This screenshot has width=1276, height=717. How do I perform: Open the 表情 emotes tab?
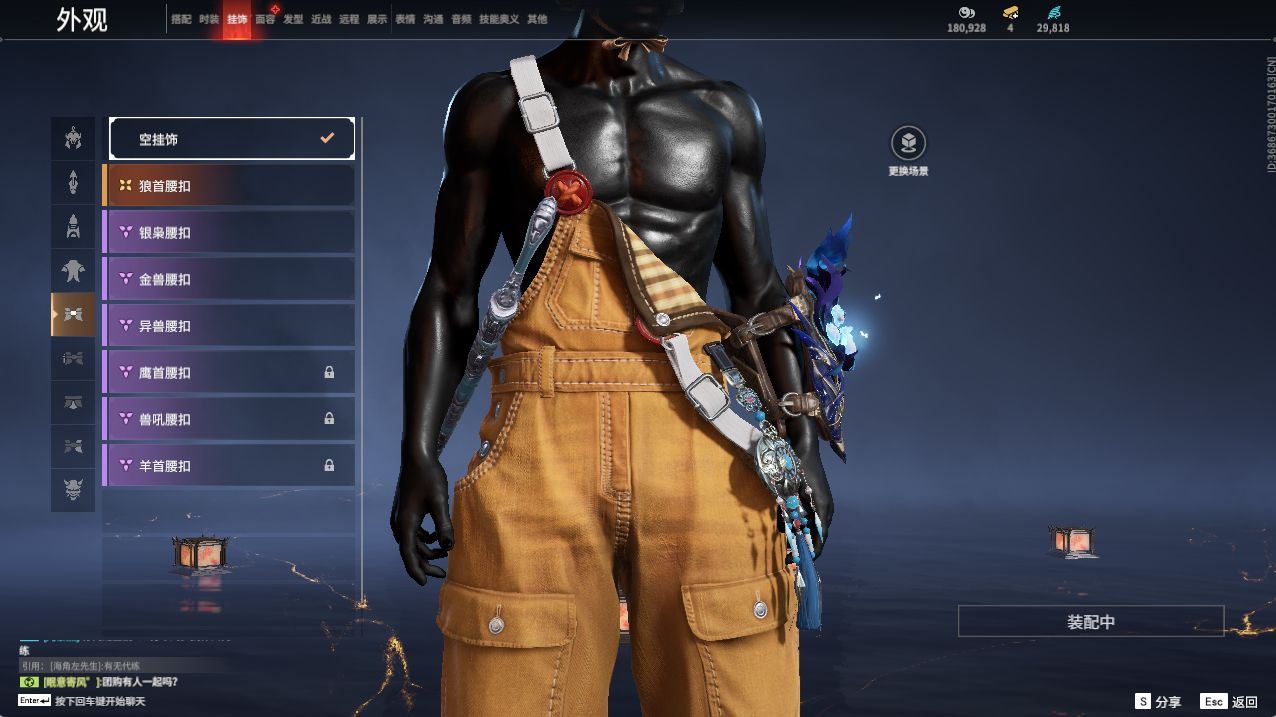coord(405,19)
